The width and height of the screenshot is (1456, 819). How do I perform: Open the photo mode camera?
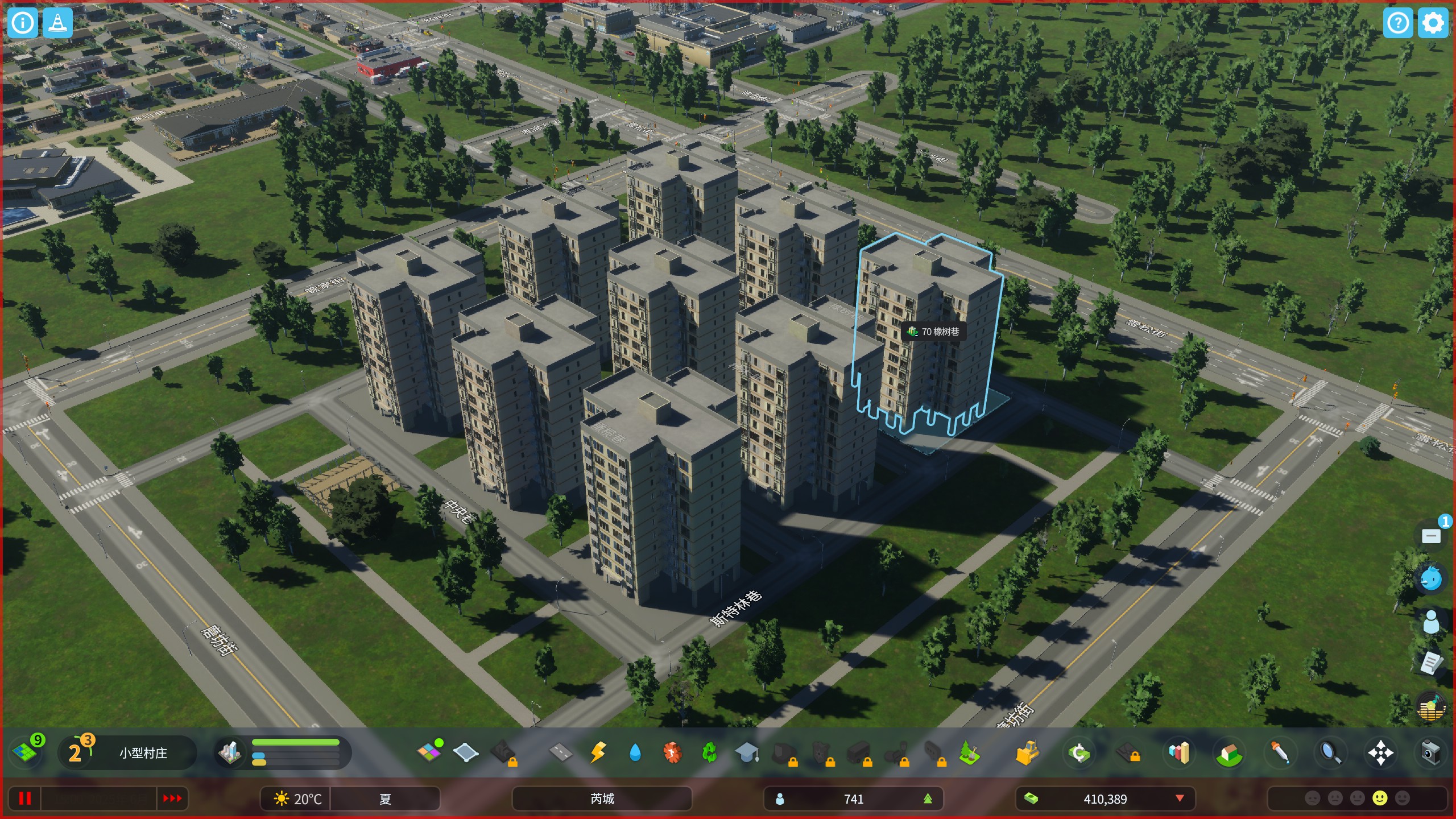click(x=1430, y=753)
